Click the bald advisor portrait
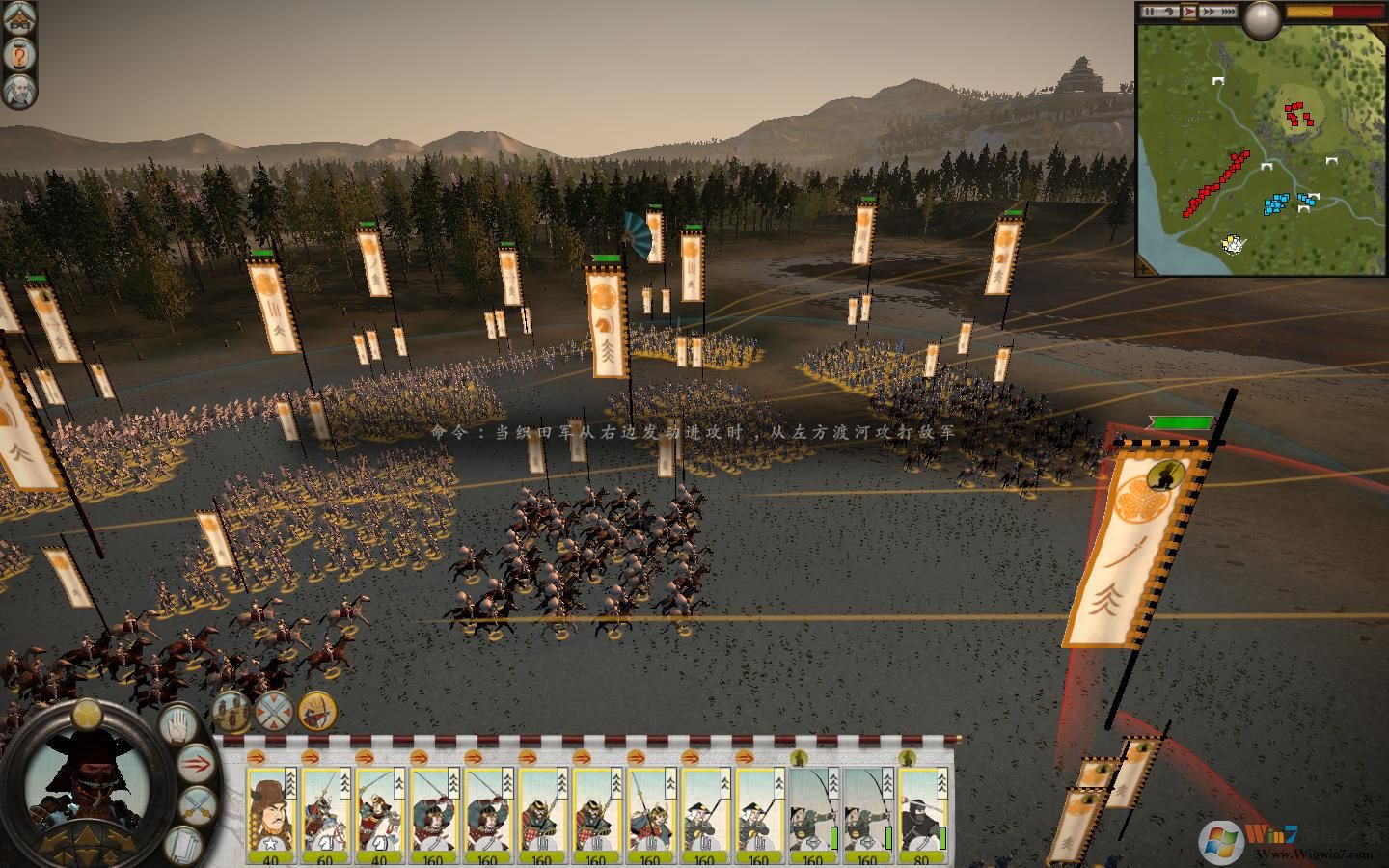The width and height of the screenshot is (1389, 868). (19, 92)
